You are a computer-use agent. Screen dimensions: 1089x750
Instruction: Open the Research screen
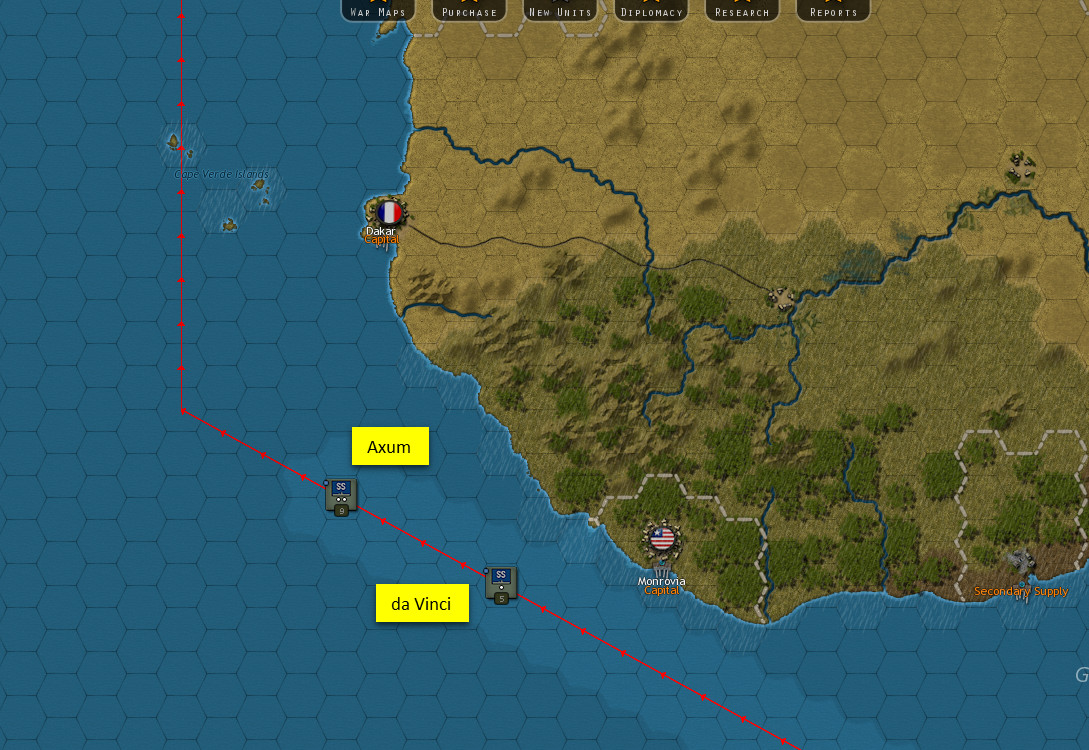click(x=742, y=11)
